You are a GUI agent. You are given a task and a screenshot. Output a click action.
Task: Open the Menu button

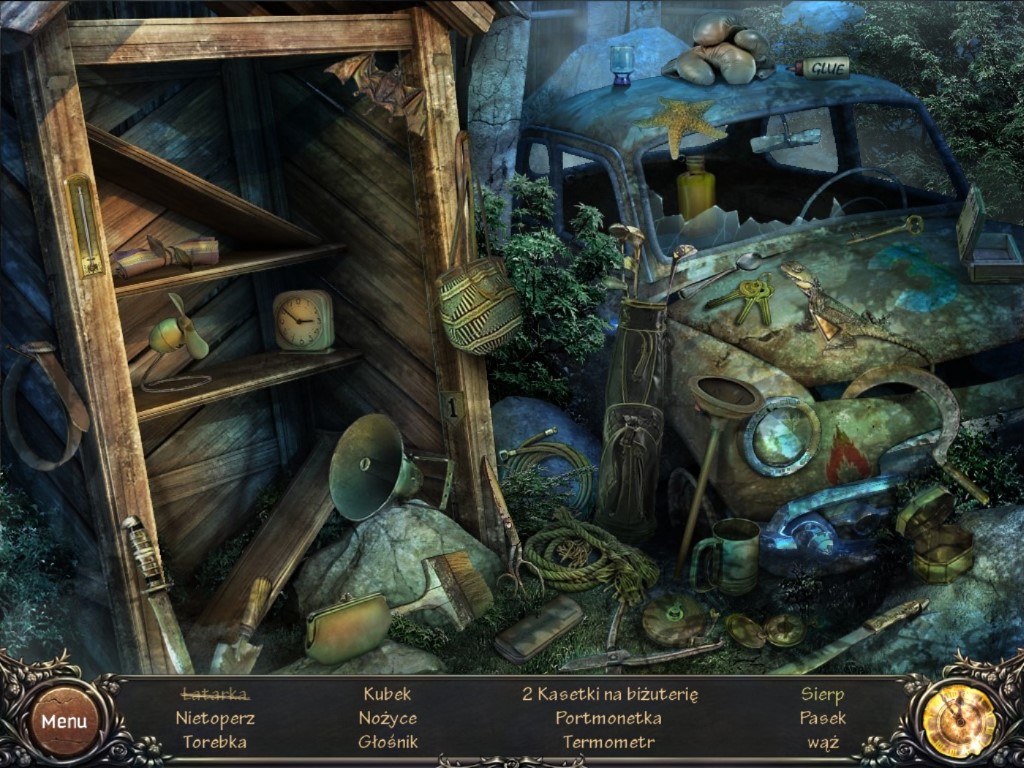(x=64, y=720)
